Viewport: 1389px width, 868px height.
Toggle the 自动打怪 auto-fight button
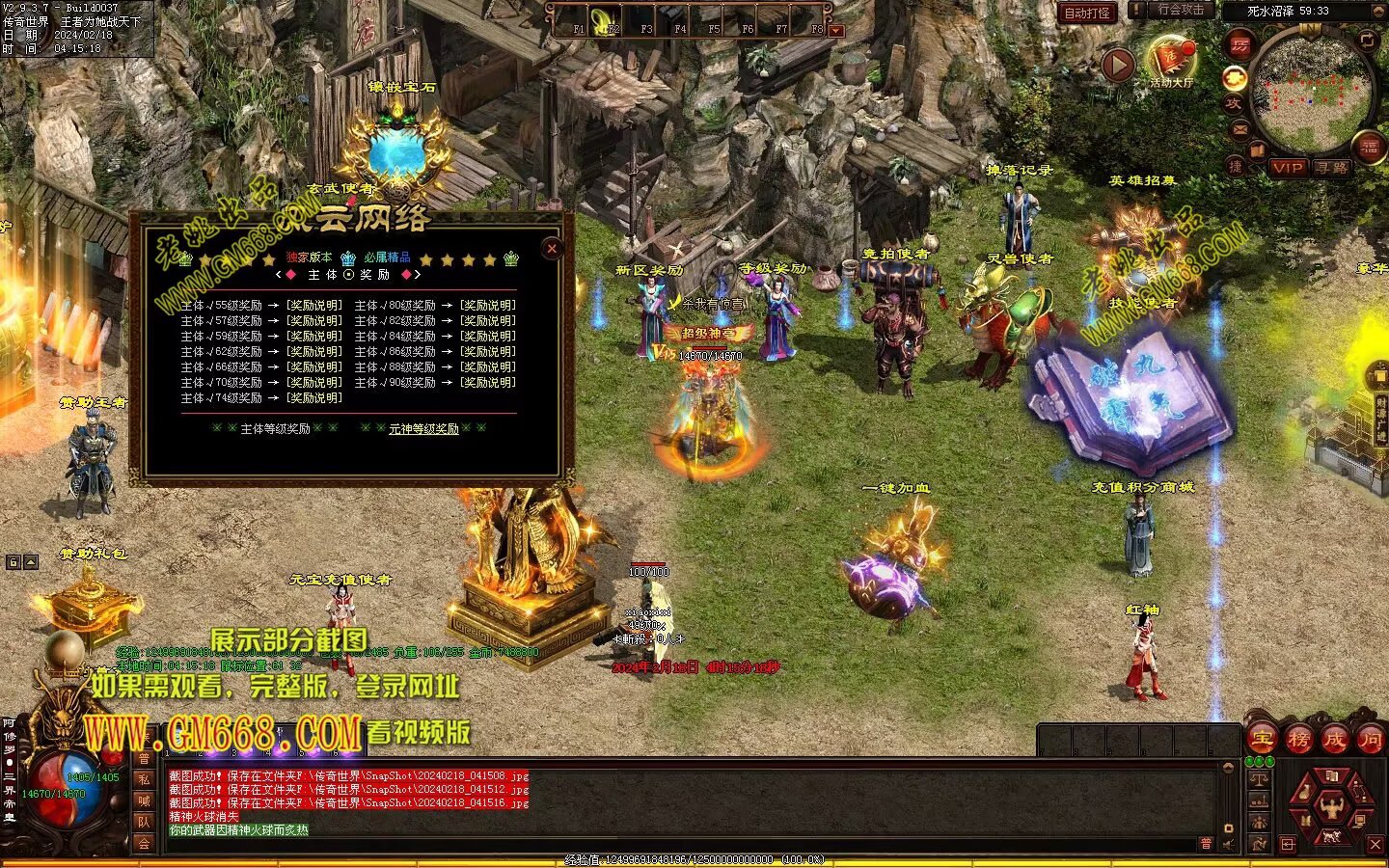click(x=1087, y=13)
